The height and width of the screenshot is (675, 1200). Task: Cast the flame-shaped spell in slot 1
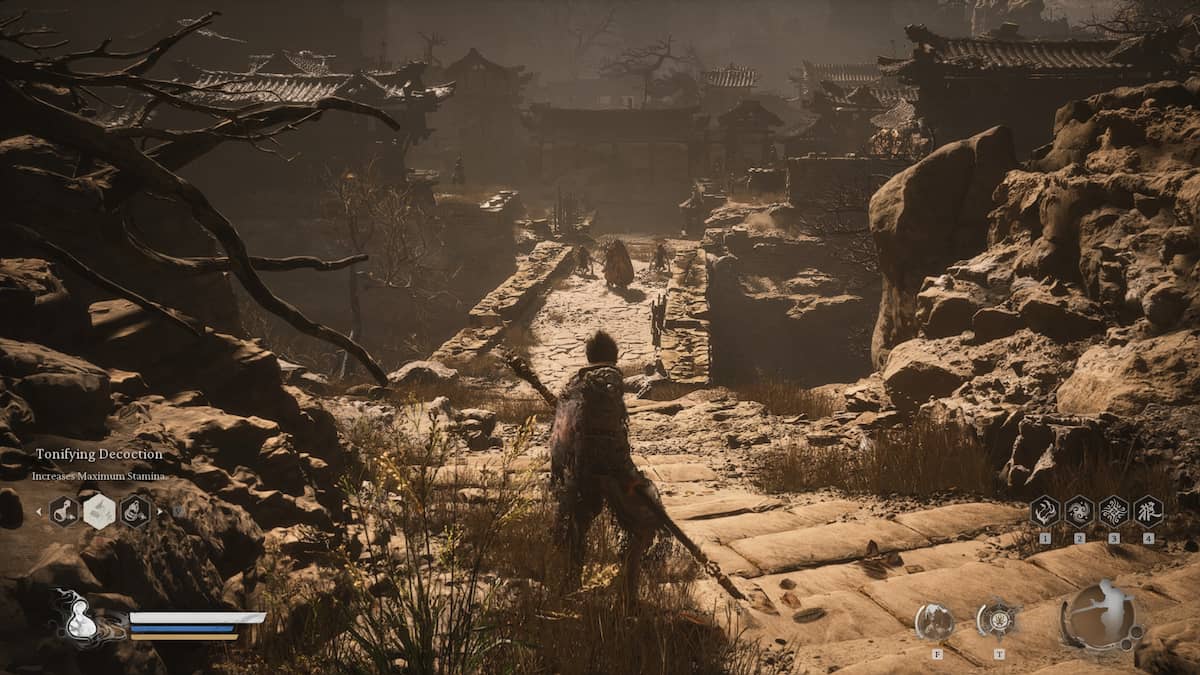[x=1044, y=511]
